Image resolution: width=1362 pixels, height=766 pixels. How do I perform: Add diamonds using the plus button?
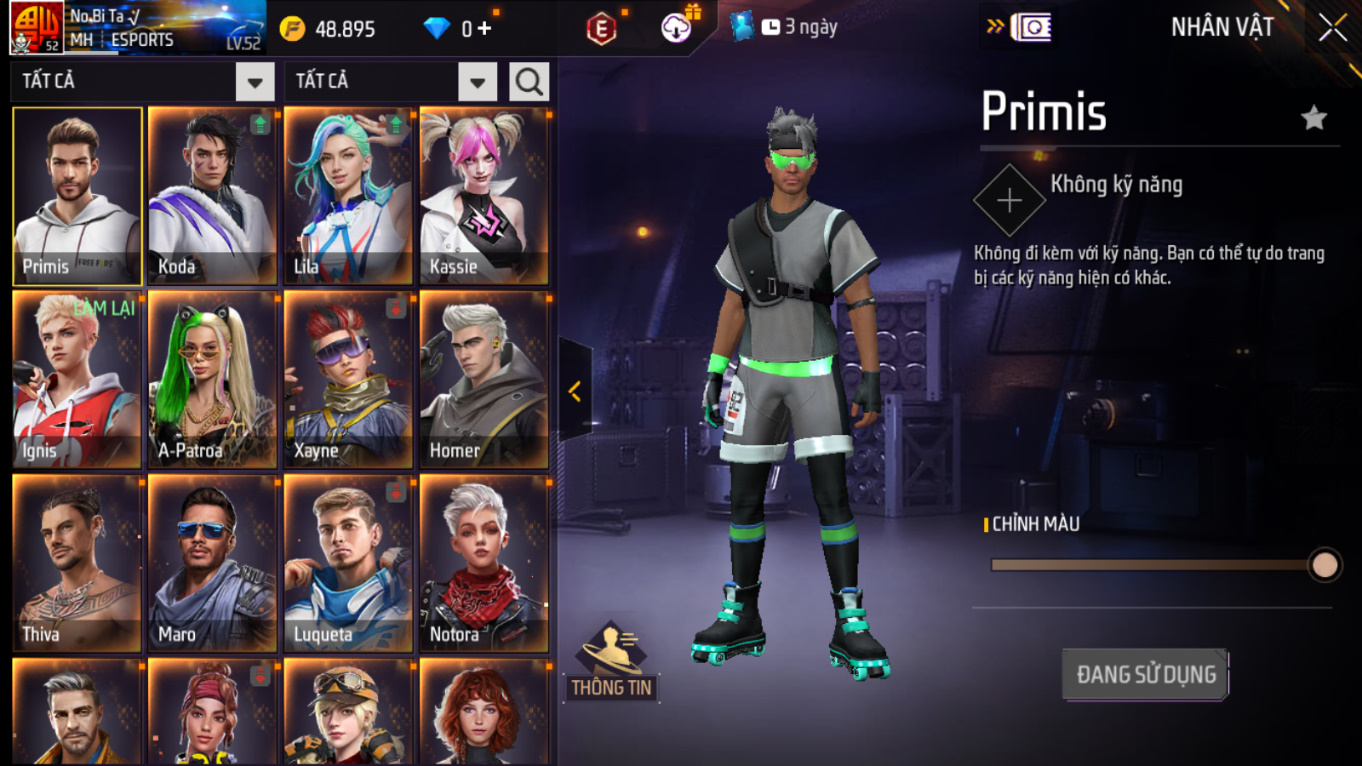click(x=485, y=29)
